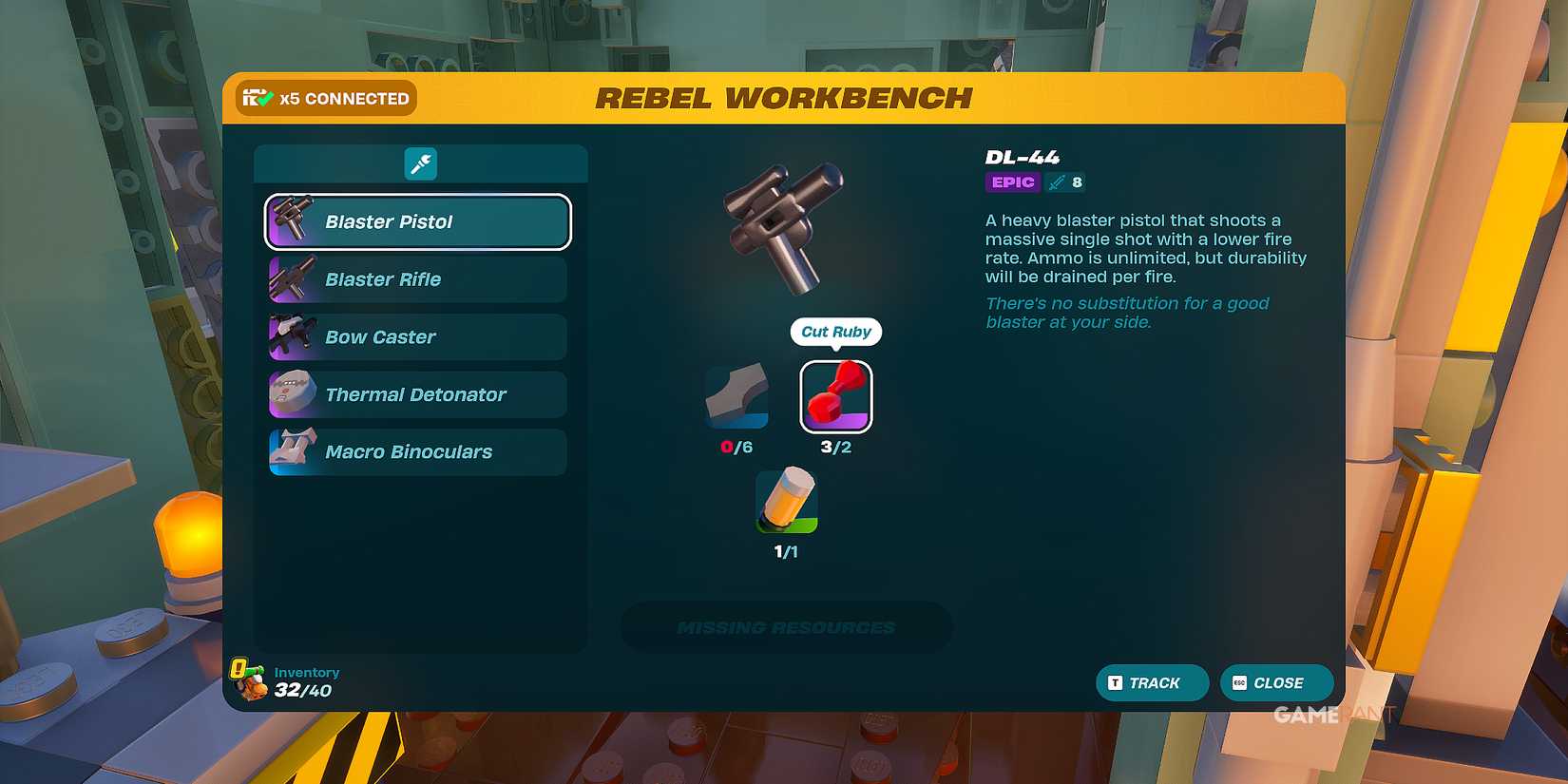Select the Macro Binoculars icon
The width and height of the screenshot is (1568, 784).
292,451
